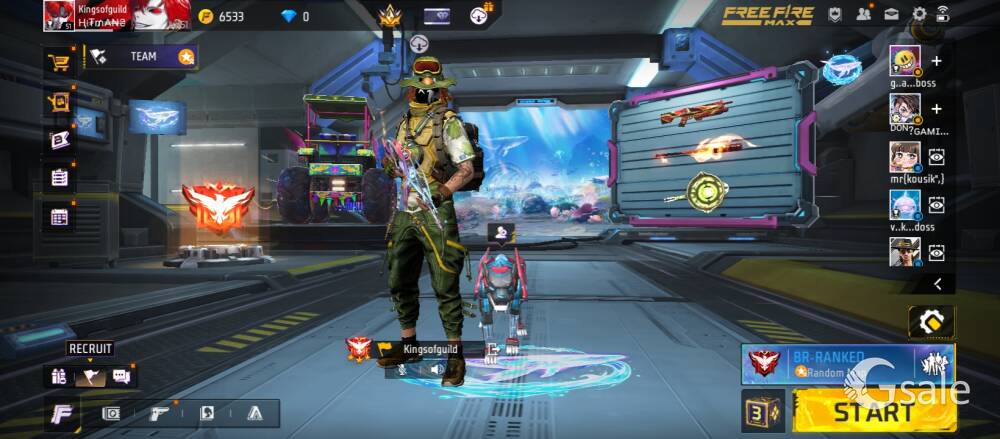Toggle the microphone under the player name
Image resolution: width=1000 pixels, height=439 pixels.
point(403,369)
